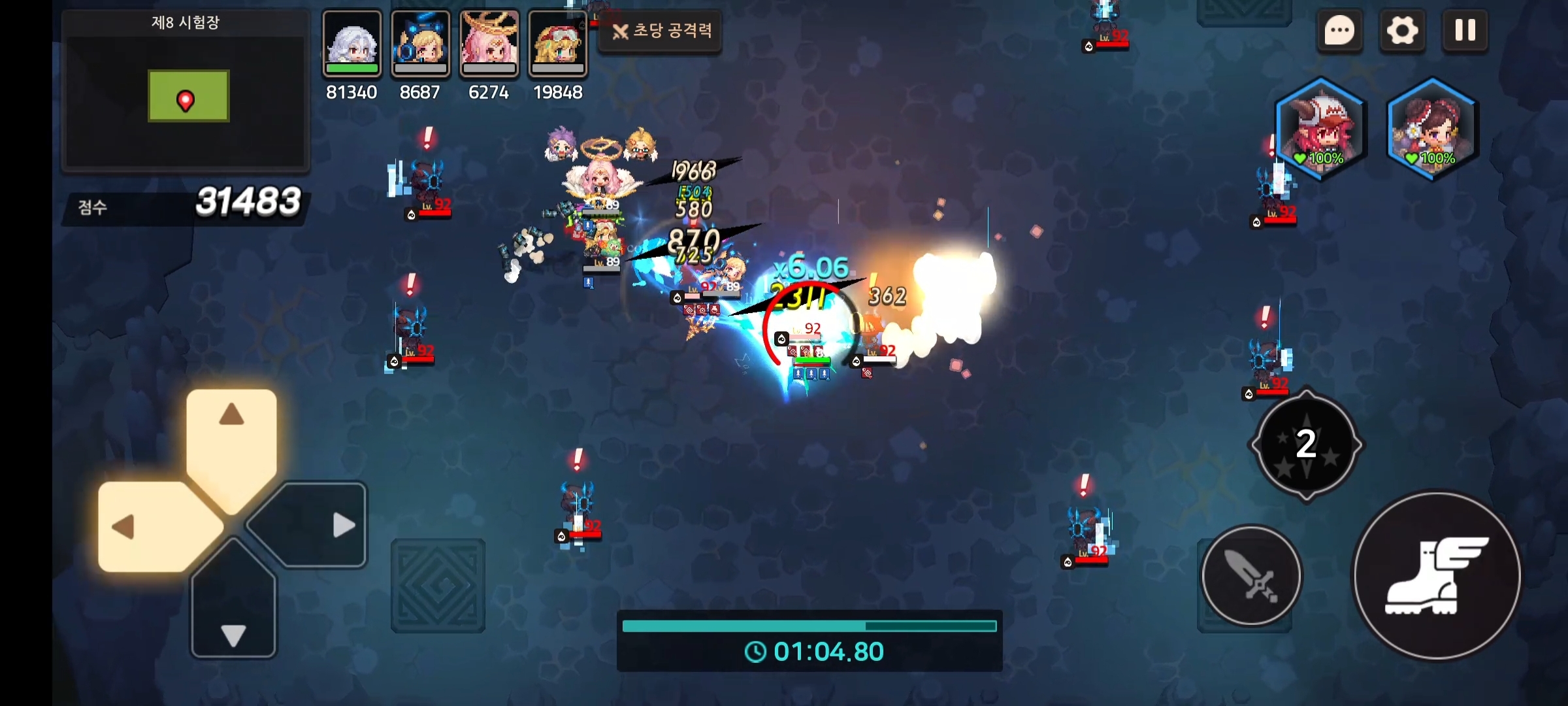Use the sword weapon skill button
This screenshot has width=1568, height=706.
click(x=1251, y=576)
